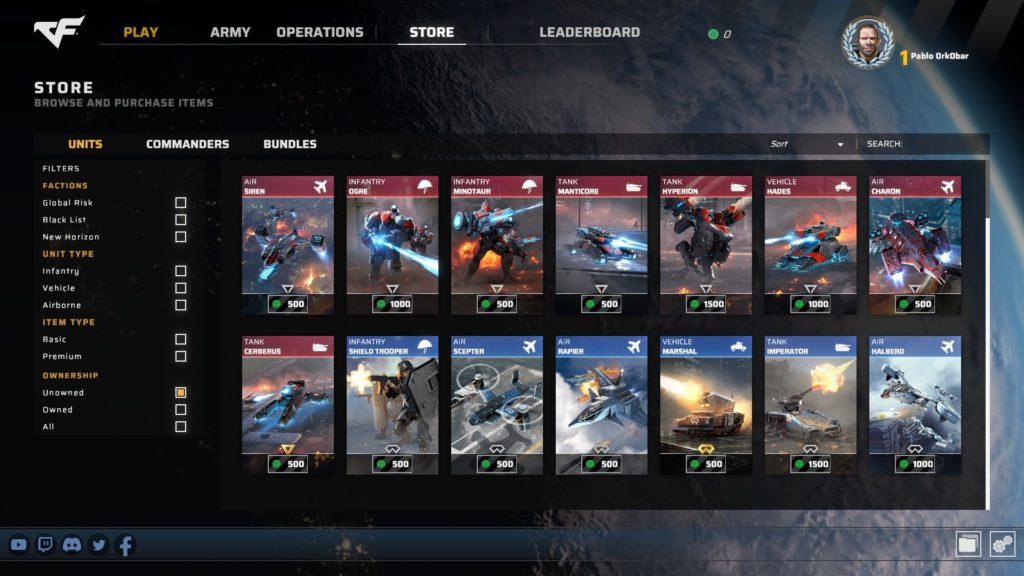Open the settings gear icon
The height and width of the screenshot is (576, 1024).
point(1002,543)
